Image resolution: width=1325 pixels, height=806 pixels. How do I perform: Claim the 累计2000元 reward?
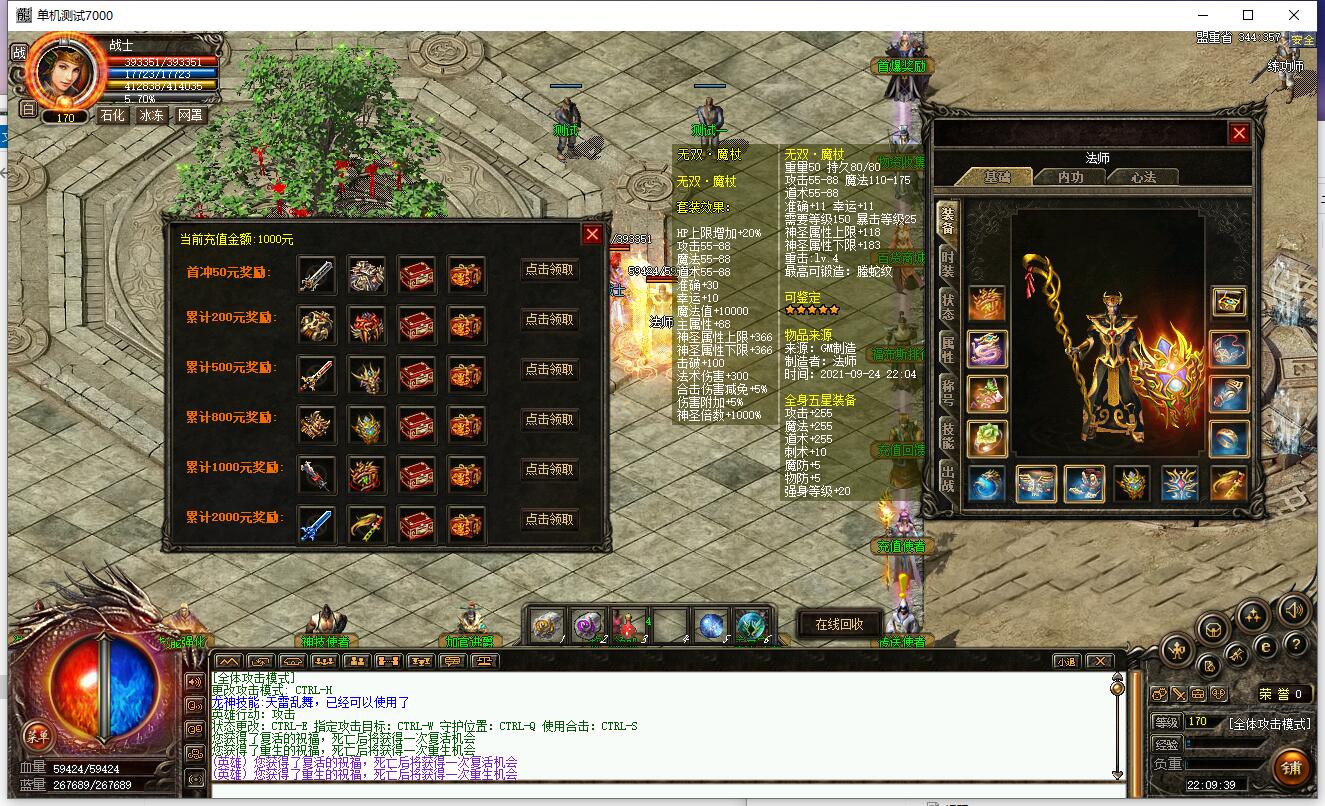[x=549, y=520]
